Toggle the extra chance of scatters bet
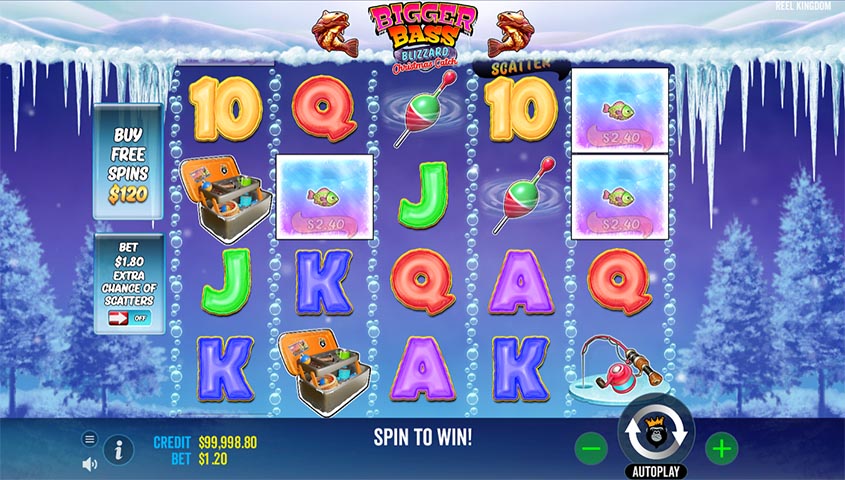This screenshot has width=845, height=480. (x=128, y=318)
